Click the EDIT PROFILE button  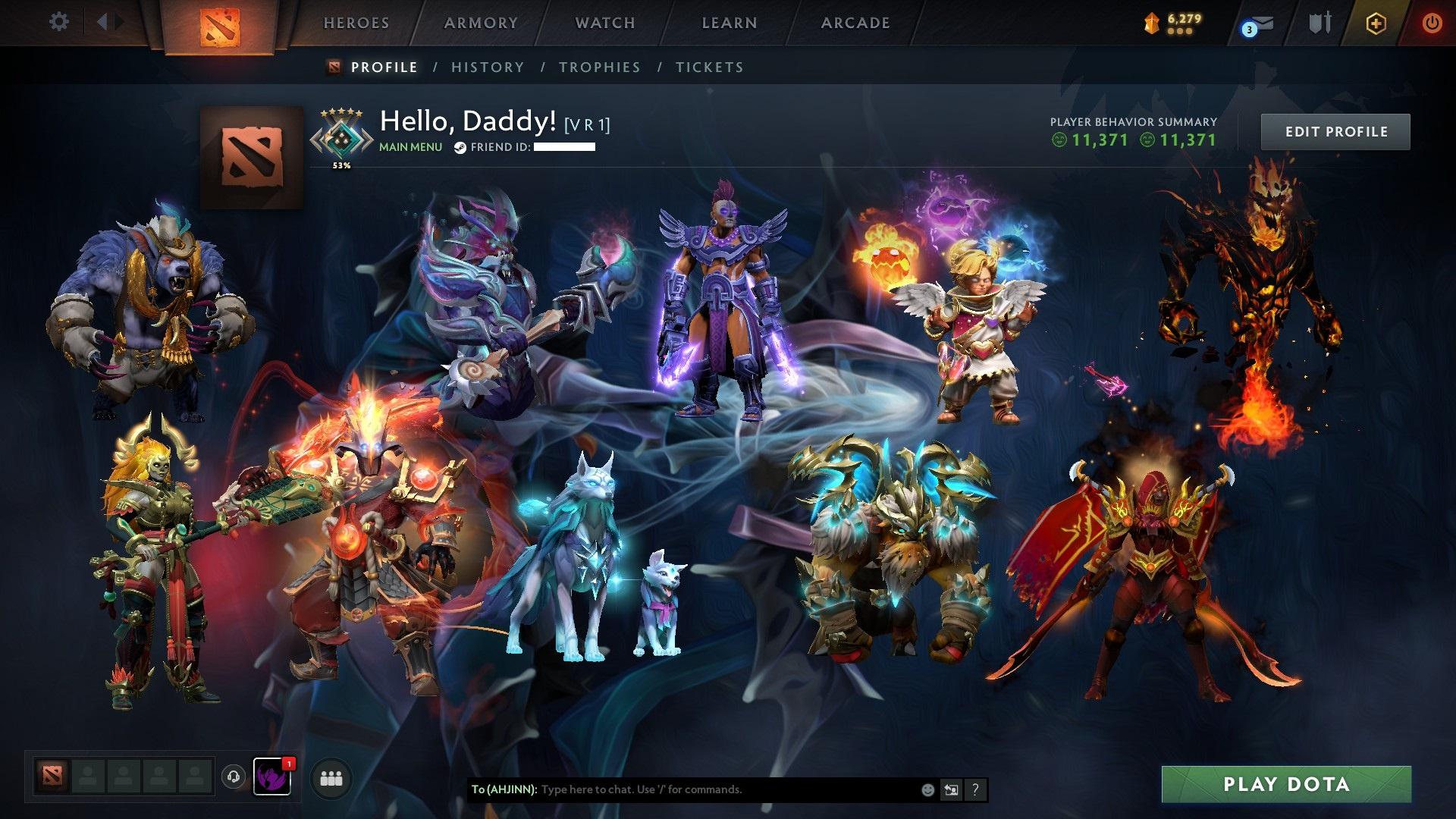click(1335, 130)
